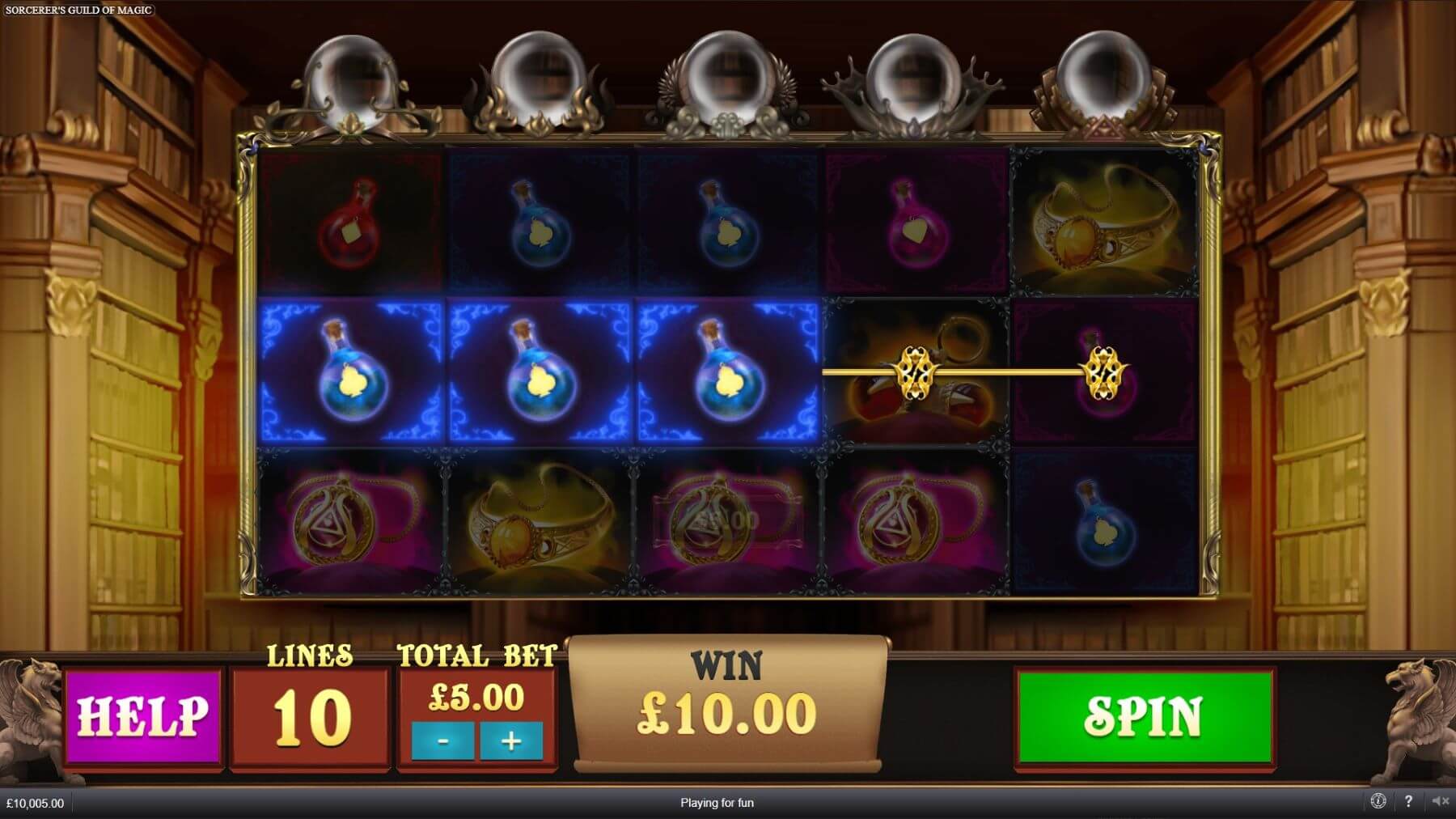Spin the reels with the green button
This screenshot has height=819, width=1456.
1144,716
